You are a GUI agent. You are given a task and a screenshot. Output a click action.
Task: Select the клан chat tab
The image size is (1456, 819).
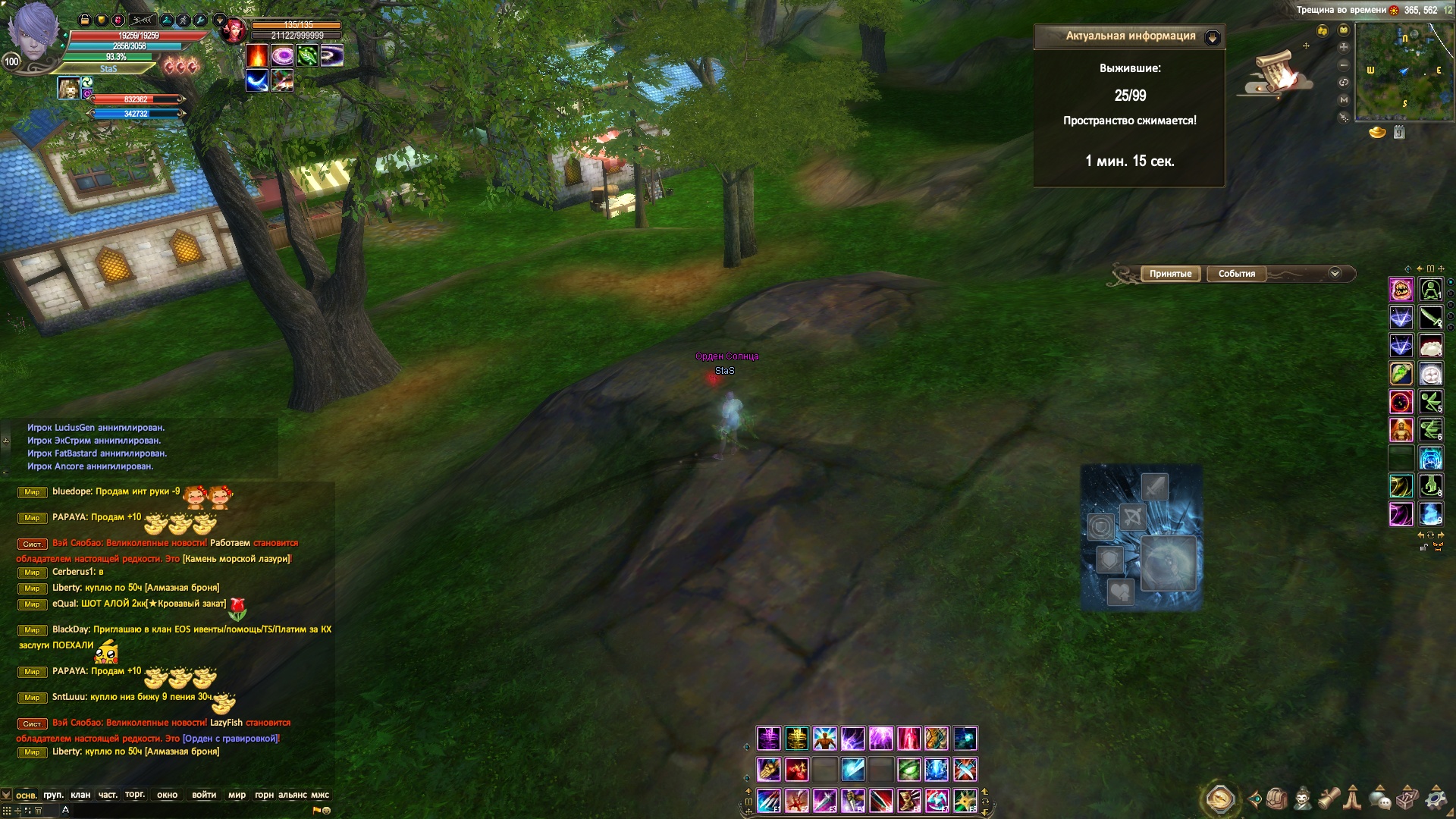pyautogui.click(x=80, y=795)
